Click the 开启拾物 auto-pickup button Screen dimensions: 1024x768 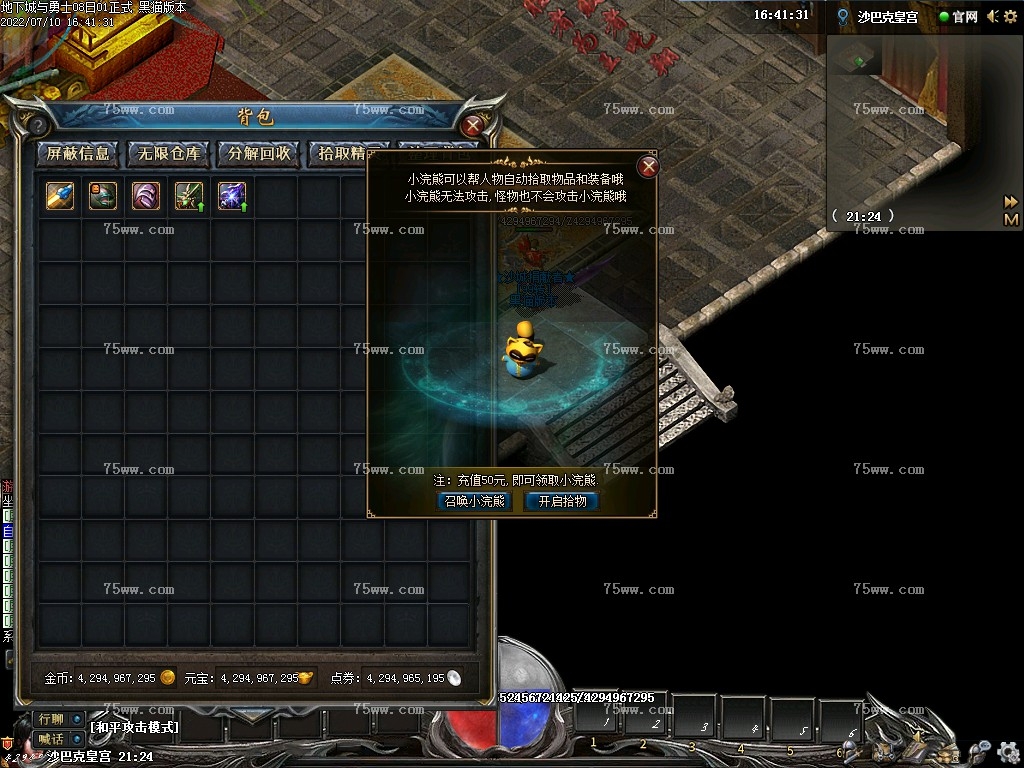click(x=563, y=502)
